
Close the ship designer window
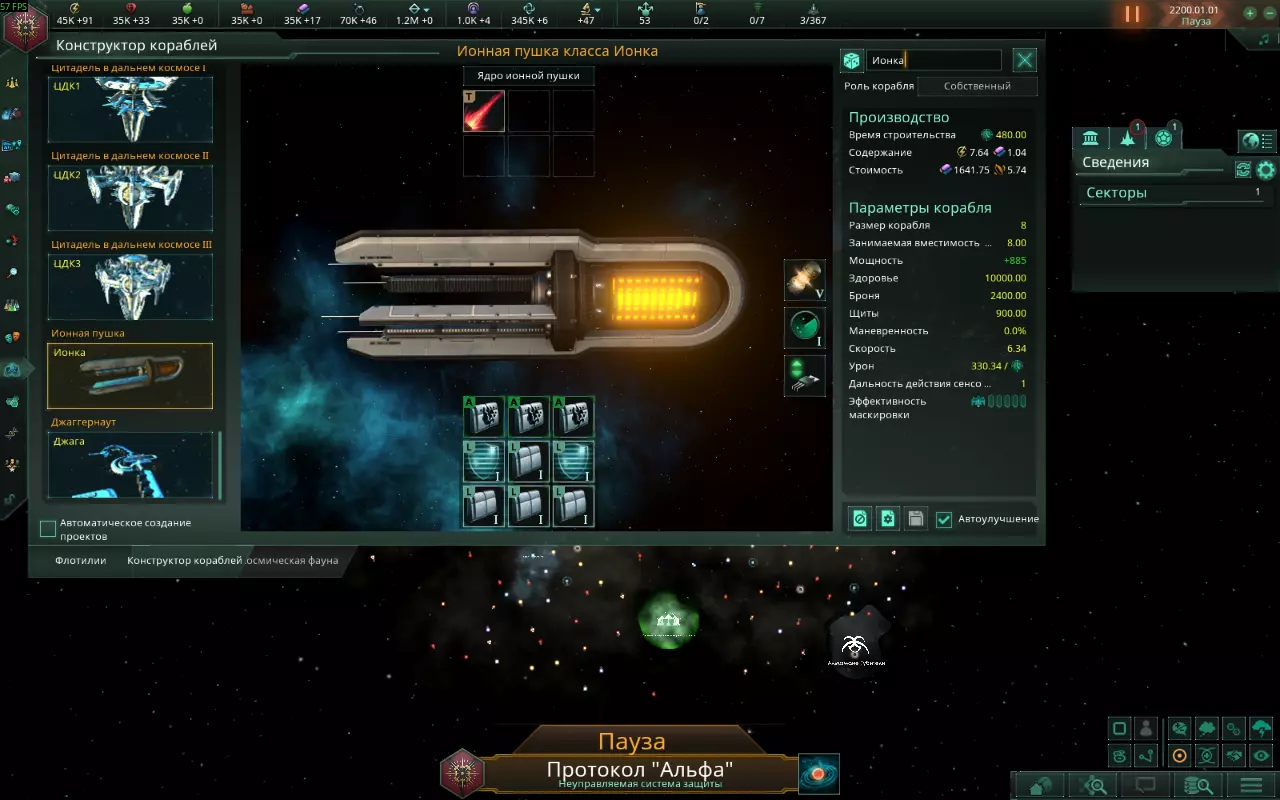point(1025,61)
